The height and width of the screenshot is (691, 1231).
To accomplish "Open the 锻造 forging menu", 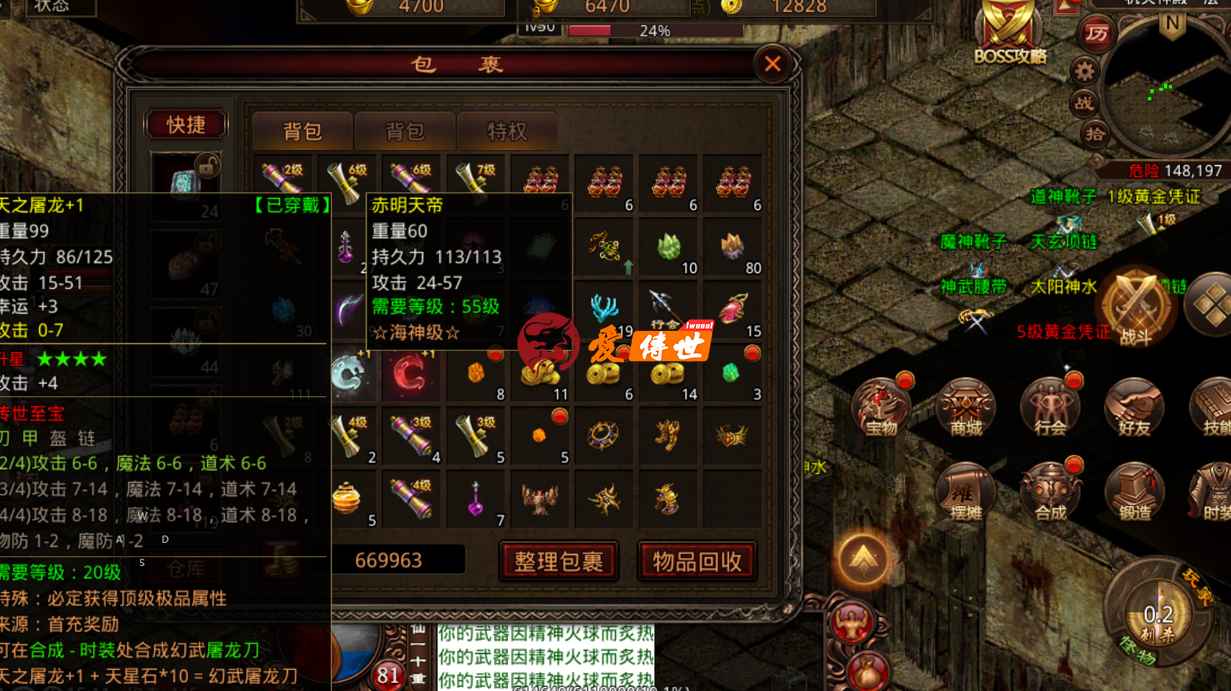I will pos(1134,491).
